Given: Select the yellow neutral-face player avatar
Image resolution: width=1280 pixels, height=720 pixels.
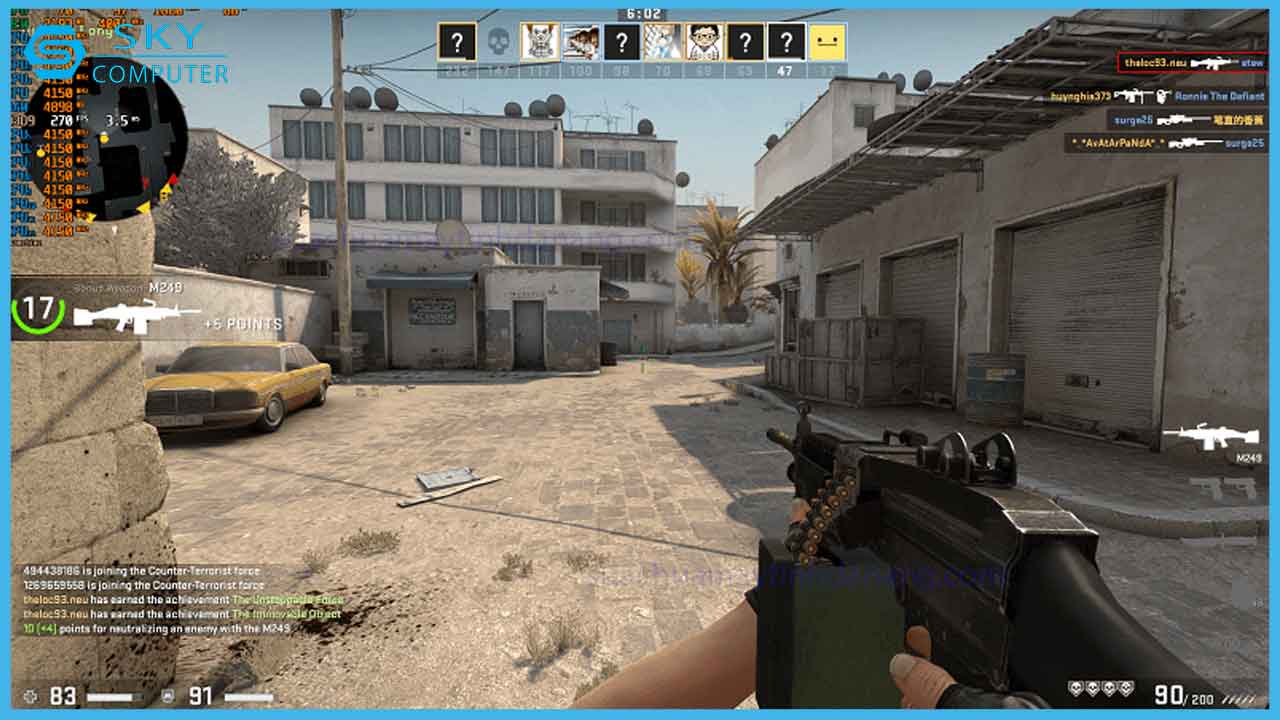Looking at the screenshot, I should coord(827,42).
